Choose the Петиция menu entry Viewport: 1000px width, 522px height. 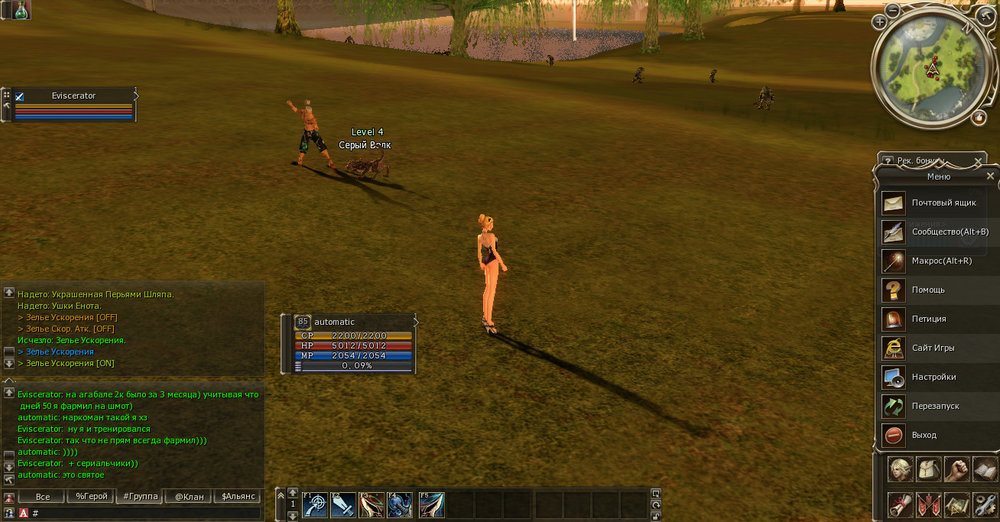935,319
